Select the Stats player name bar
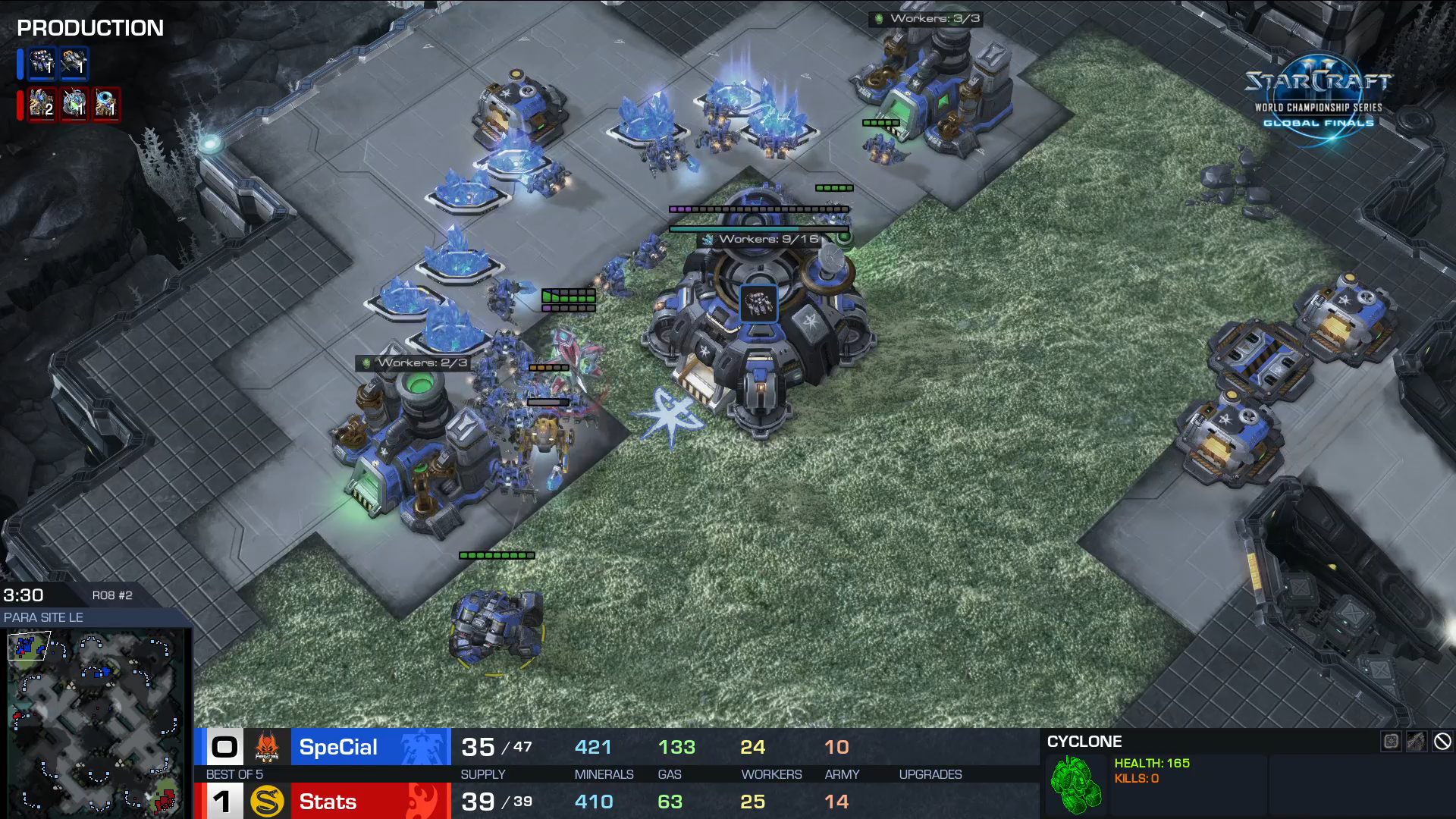Image resolution: width=1456 pixels, height=819 pixels. coord(370,802)
